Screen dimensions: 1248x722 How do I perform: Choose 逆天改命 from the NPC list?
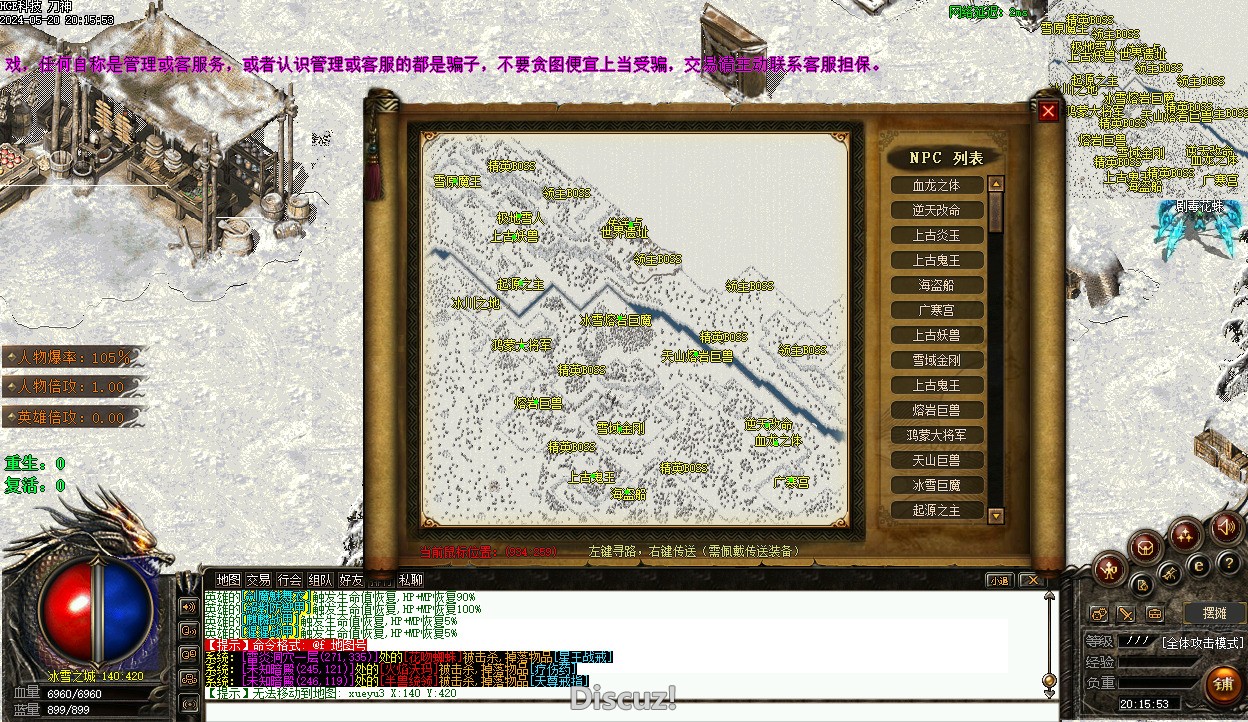pos(936,210)
